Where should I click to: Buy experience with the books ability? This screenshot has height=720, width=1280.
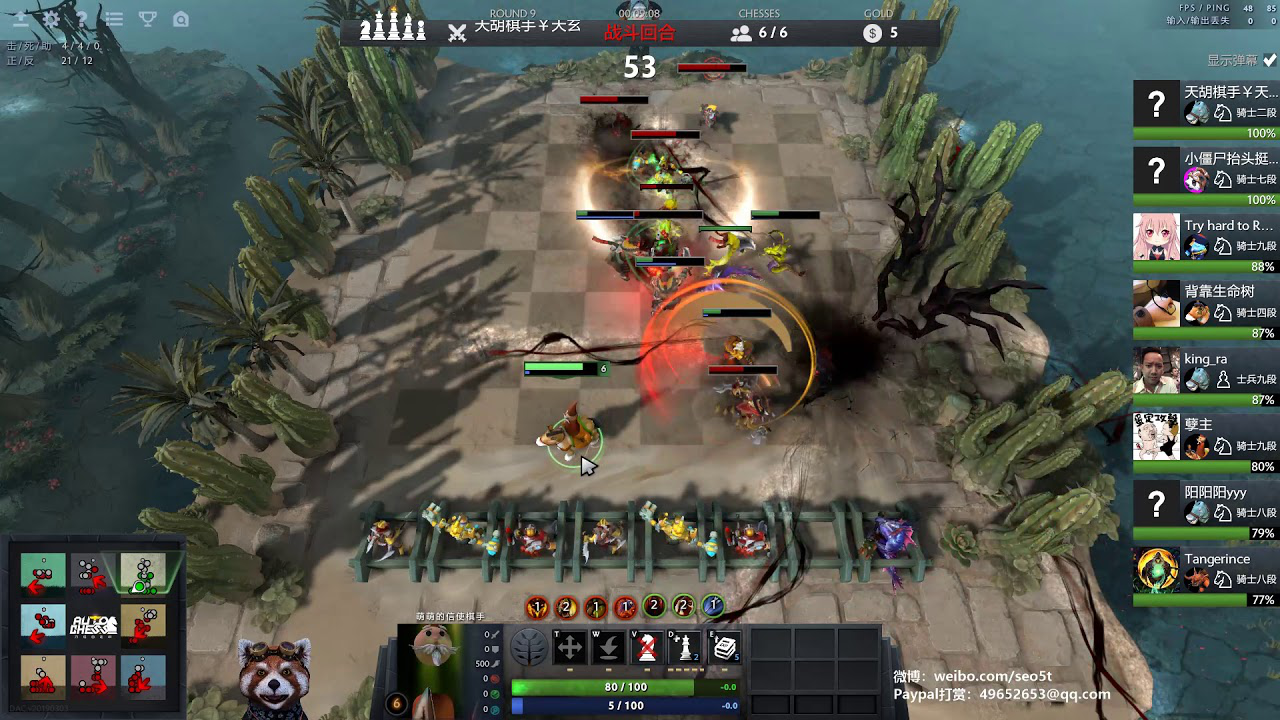pyautogui.click(x=725, y=648)
